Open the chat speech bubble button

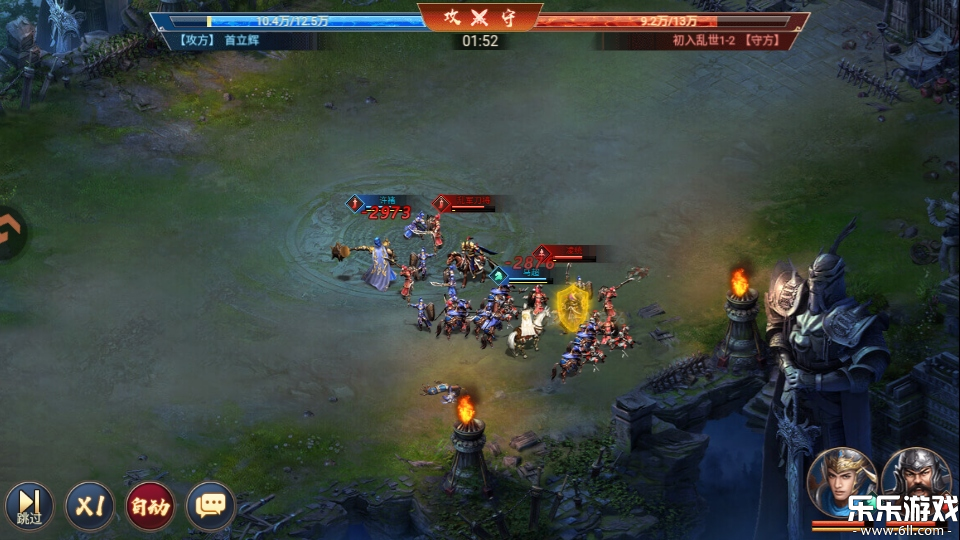pos(210,506)
